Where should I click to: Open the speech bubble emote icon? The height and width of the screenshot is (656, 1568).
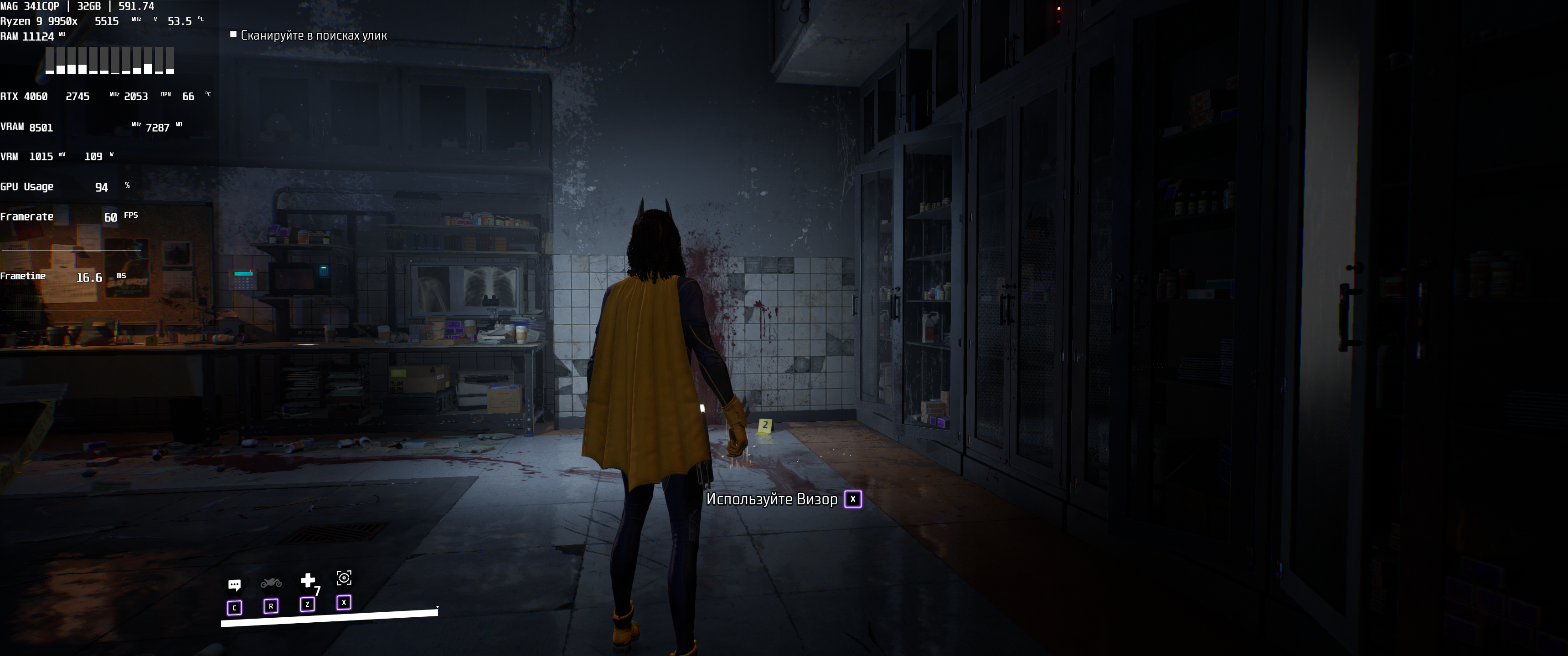coord(234,585)
